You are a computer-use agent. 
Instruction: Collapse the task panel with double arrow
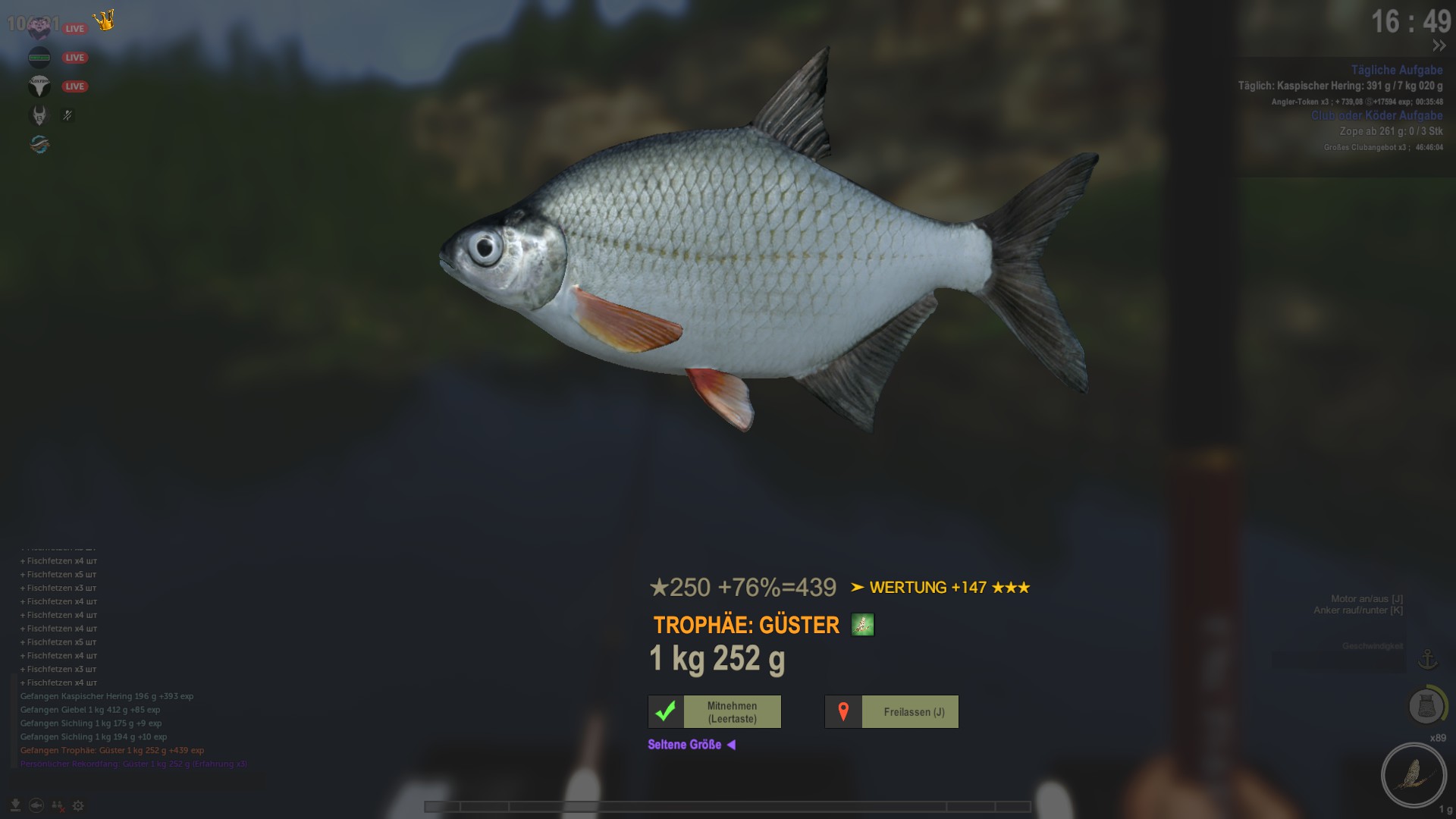click(1439, 46)
